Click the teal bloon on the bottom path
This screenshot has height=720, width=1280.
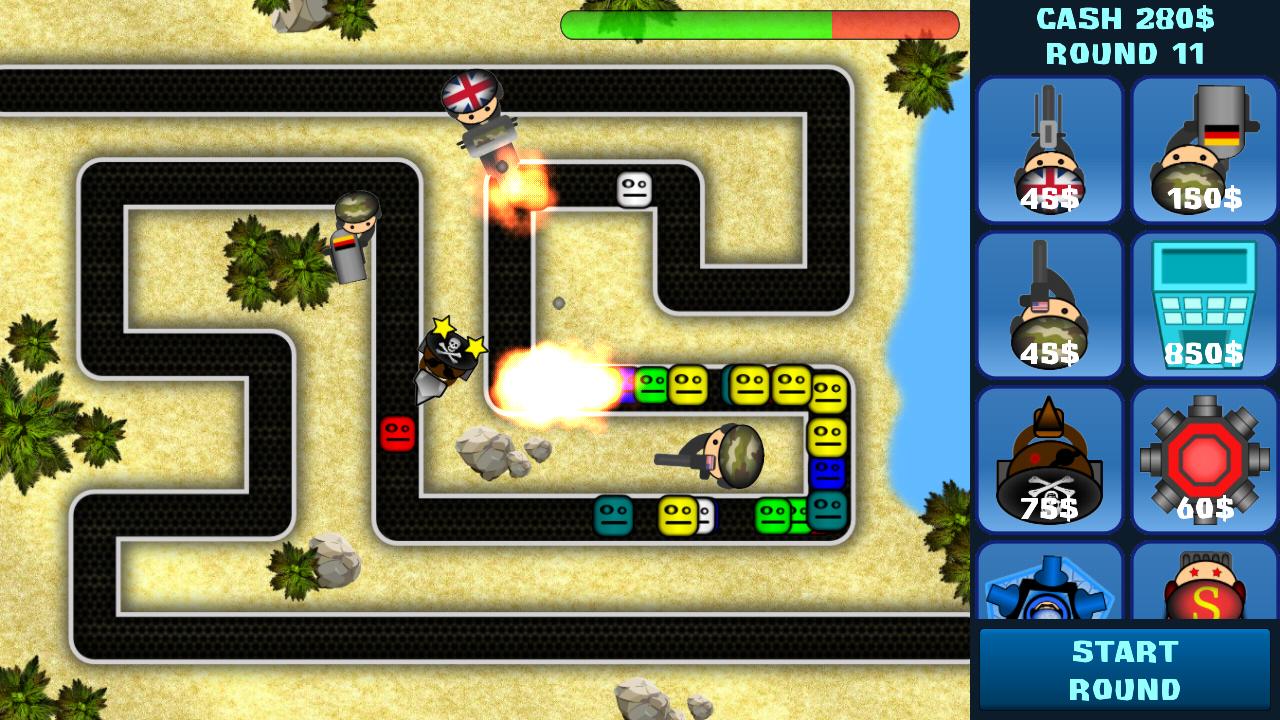[x=611, y=516]
